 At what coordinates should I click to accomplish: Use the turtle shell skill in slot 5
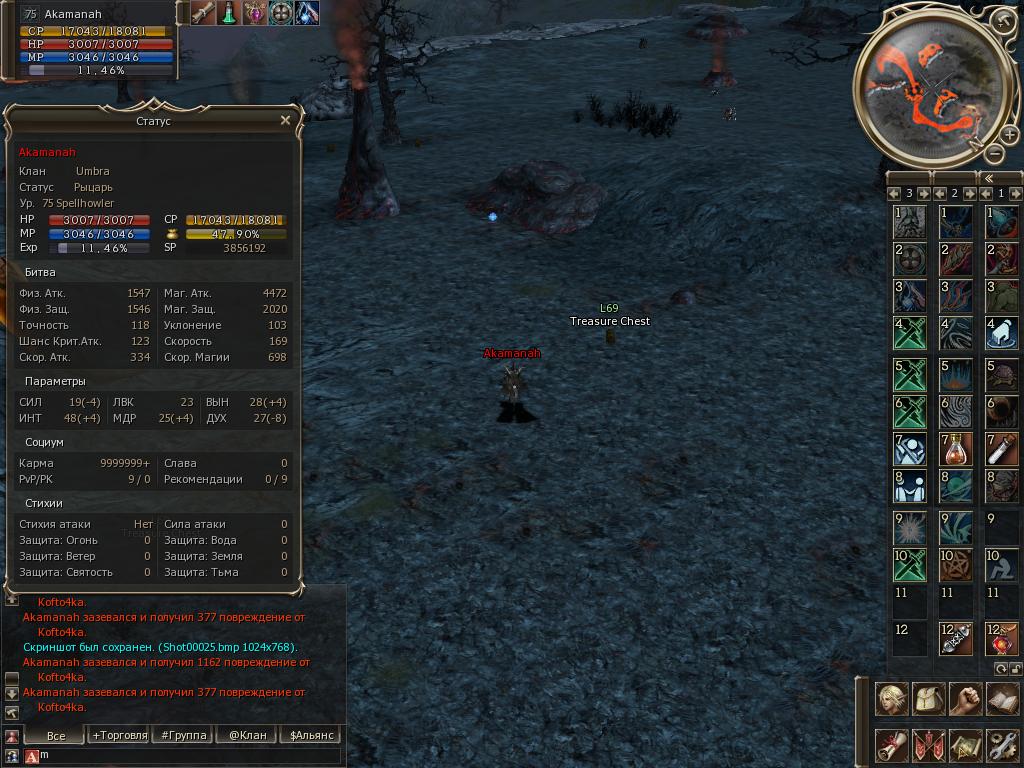coord(1002,375)
